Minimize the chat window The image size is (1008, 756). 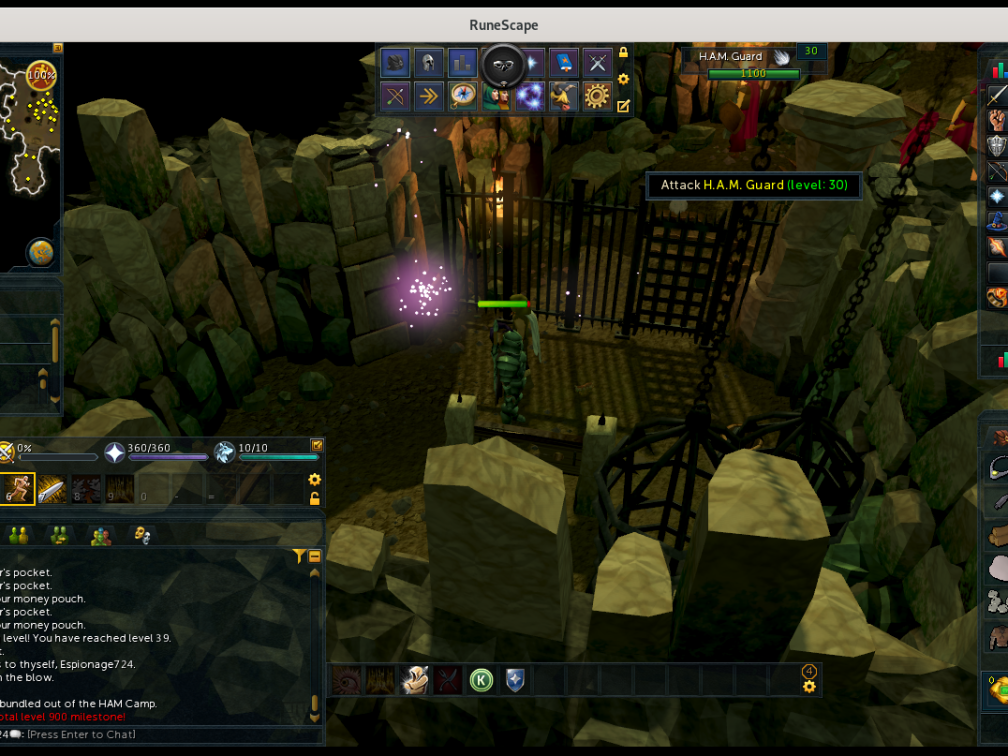coord(315,556)
